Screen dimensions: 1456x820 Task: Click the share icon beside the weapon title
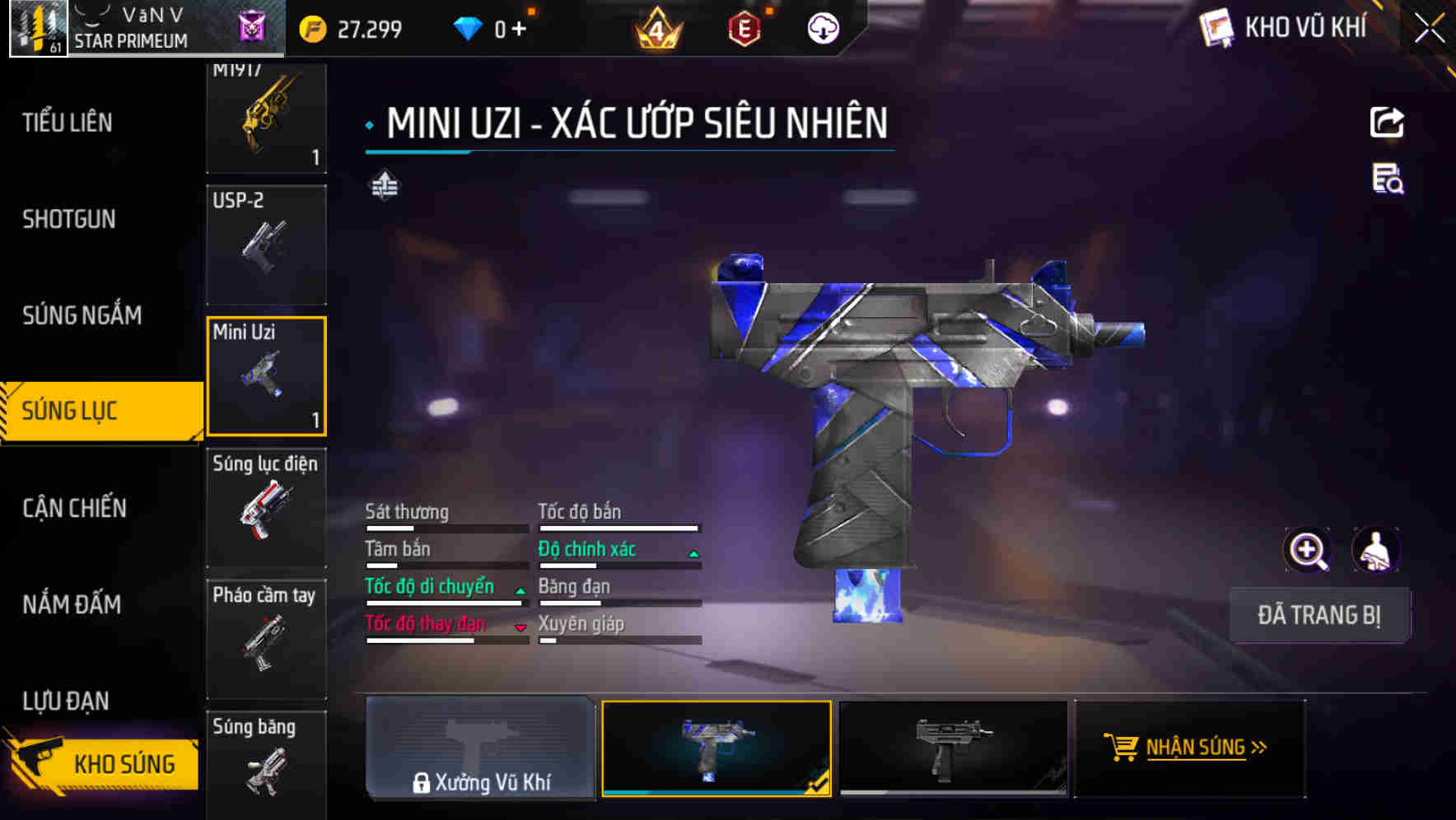(1388, 122)
